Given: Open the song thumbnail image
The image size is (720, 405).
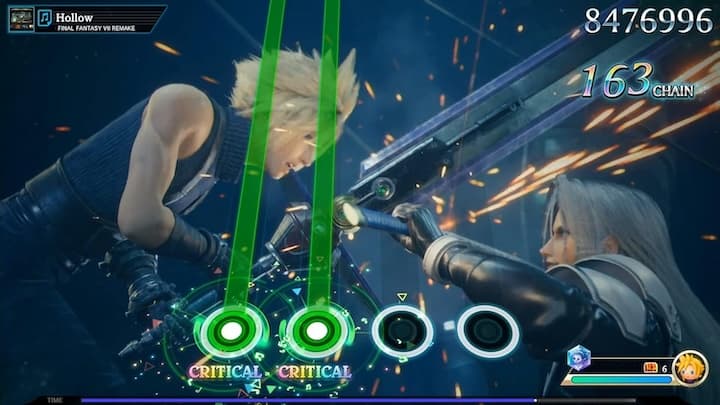Looking at the screenshot, I should point(21,18).
